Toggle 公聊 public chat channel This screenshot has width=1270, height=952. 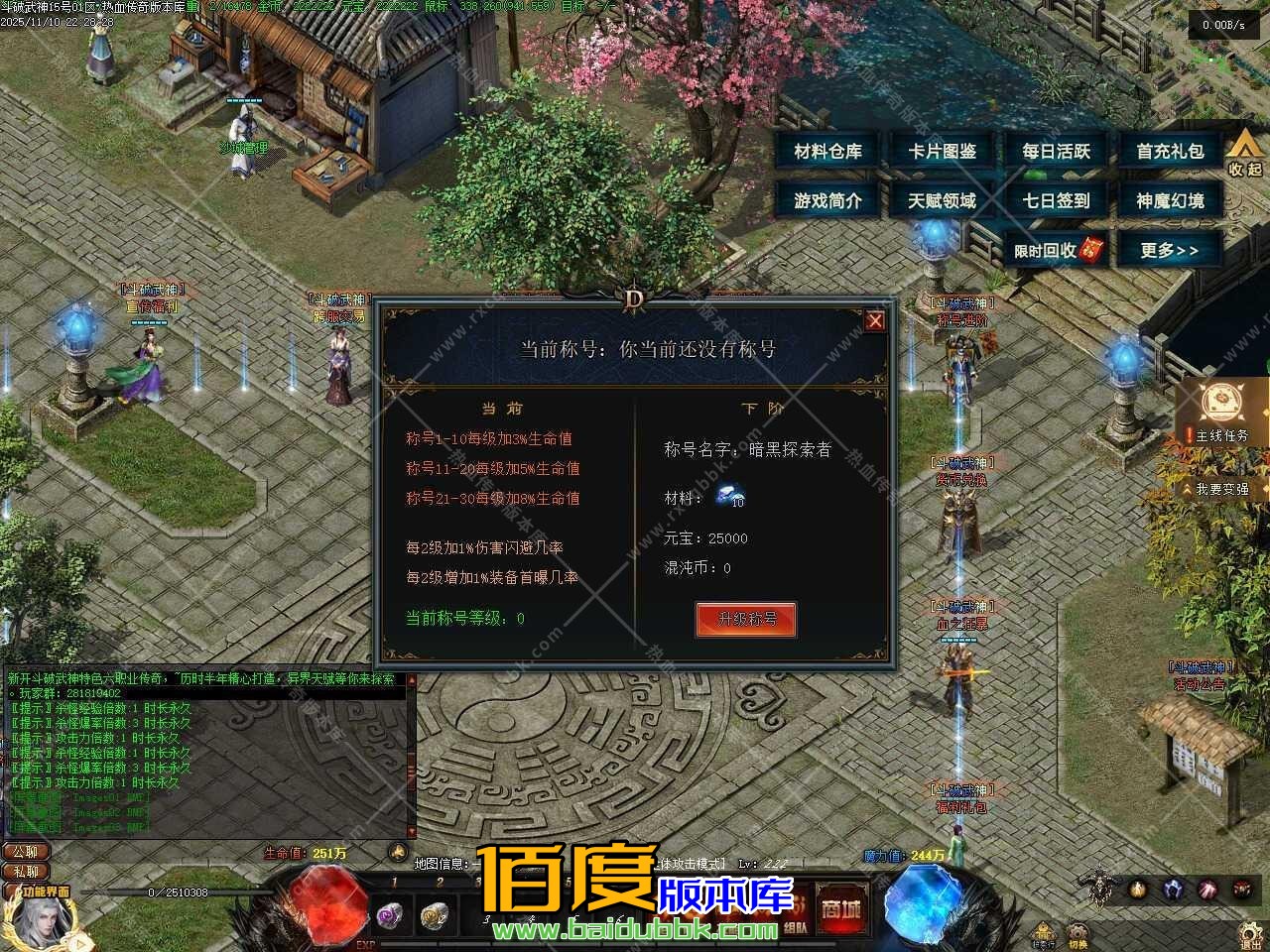pos(27,852)
